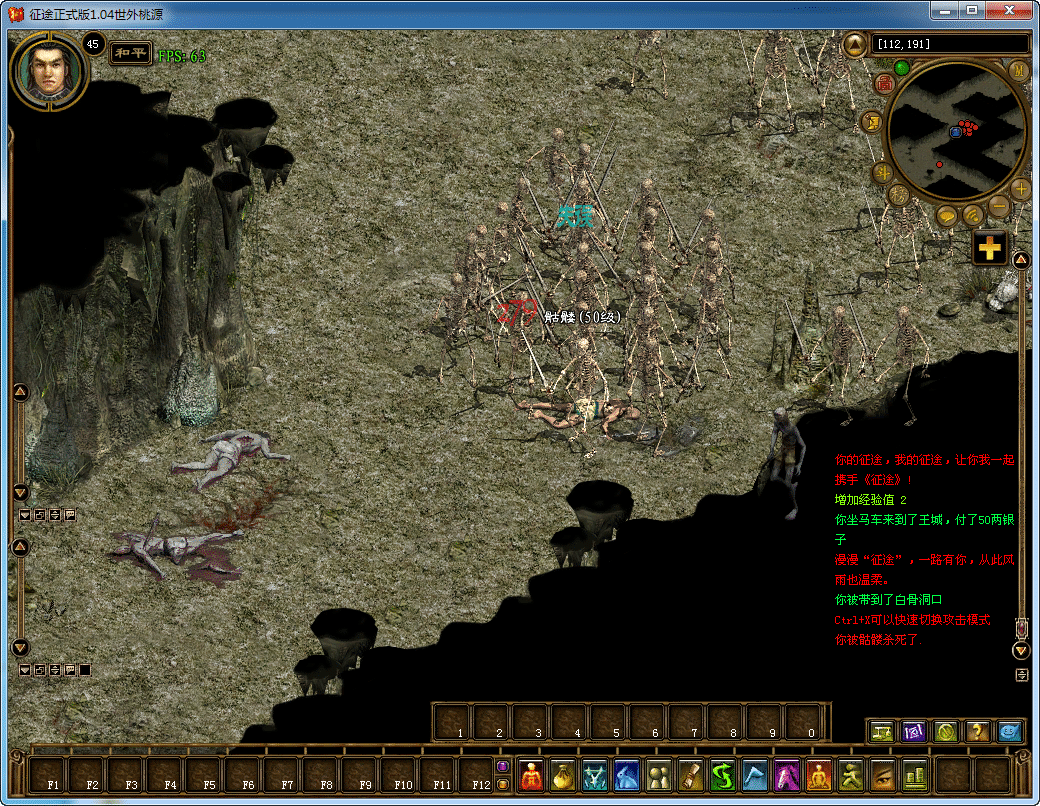Viewport: 1040px width, 806px height.
Task: Zoom in the minimap with plus button
Action: [1020, 188]
